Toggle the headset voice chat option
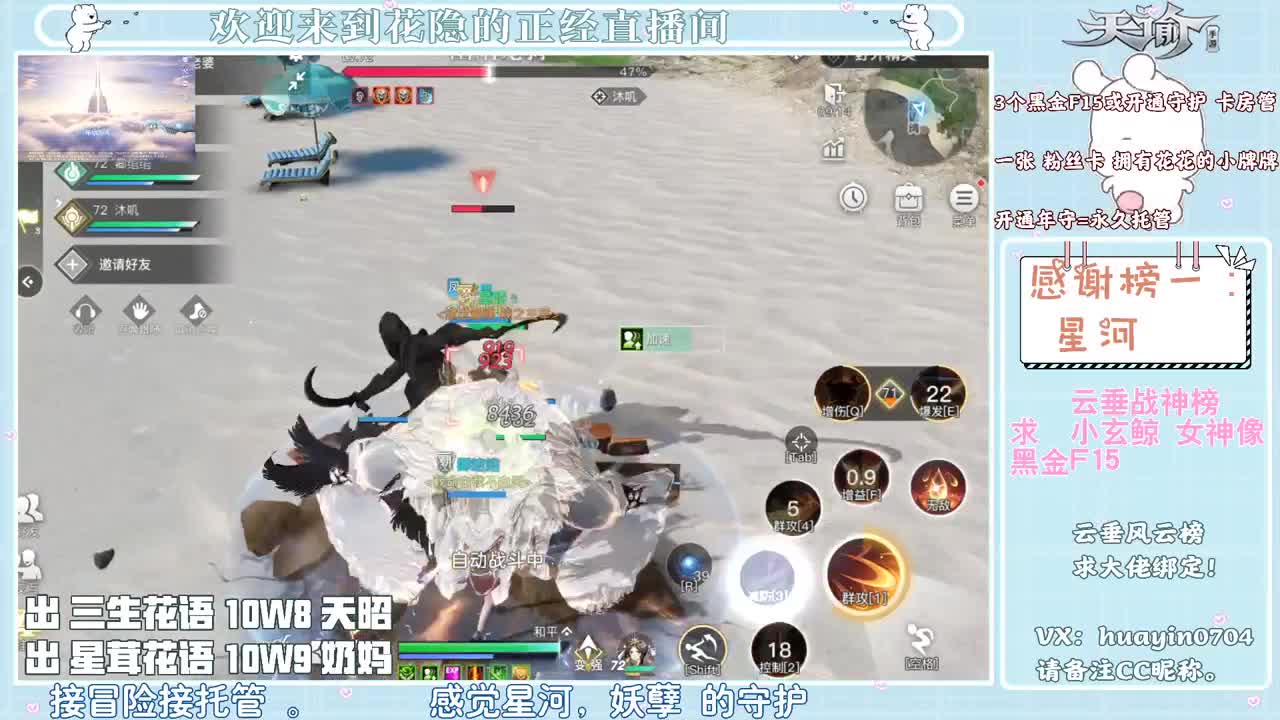This screenshot has height=720, width=1280. [x=85, y=311]
